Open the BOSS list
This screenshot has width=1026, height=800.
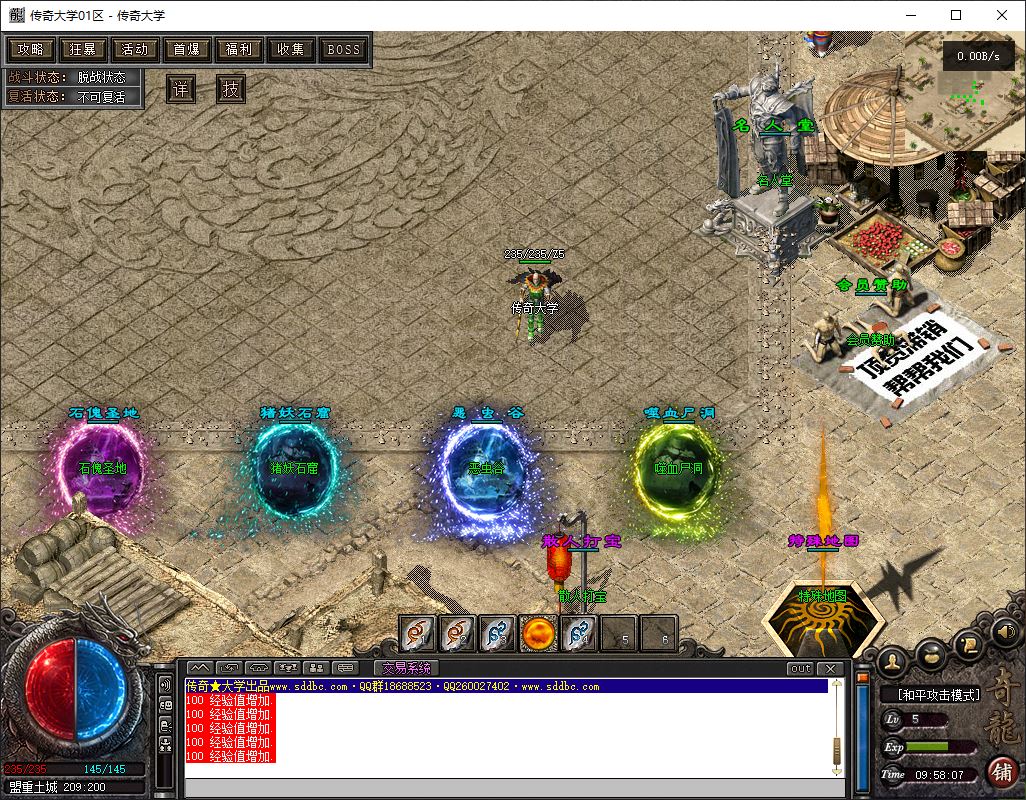click(x=344, y=49)
